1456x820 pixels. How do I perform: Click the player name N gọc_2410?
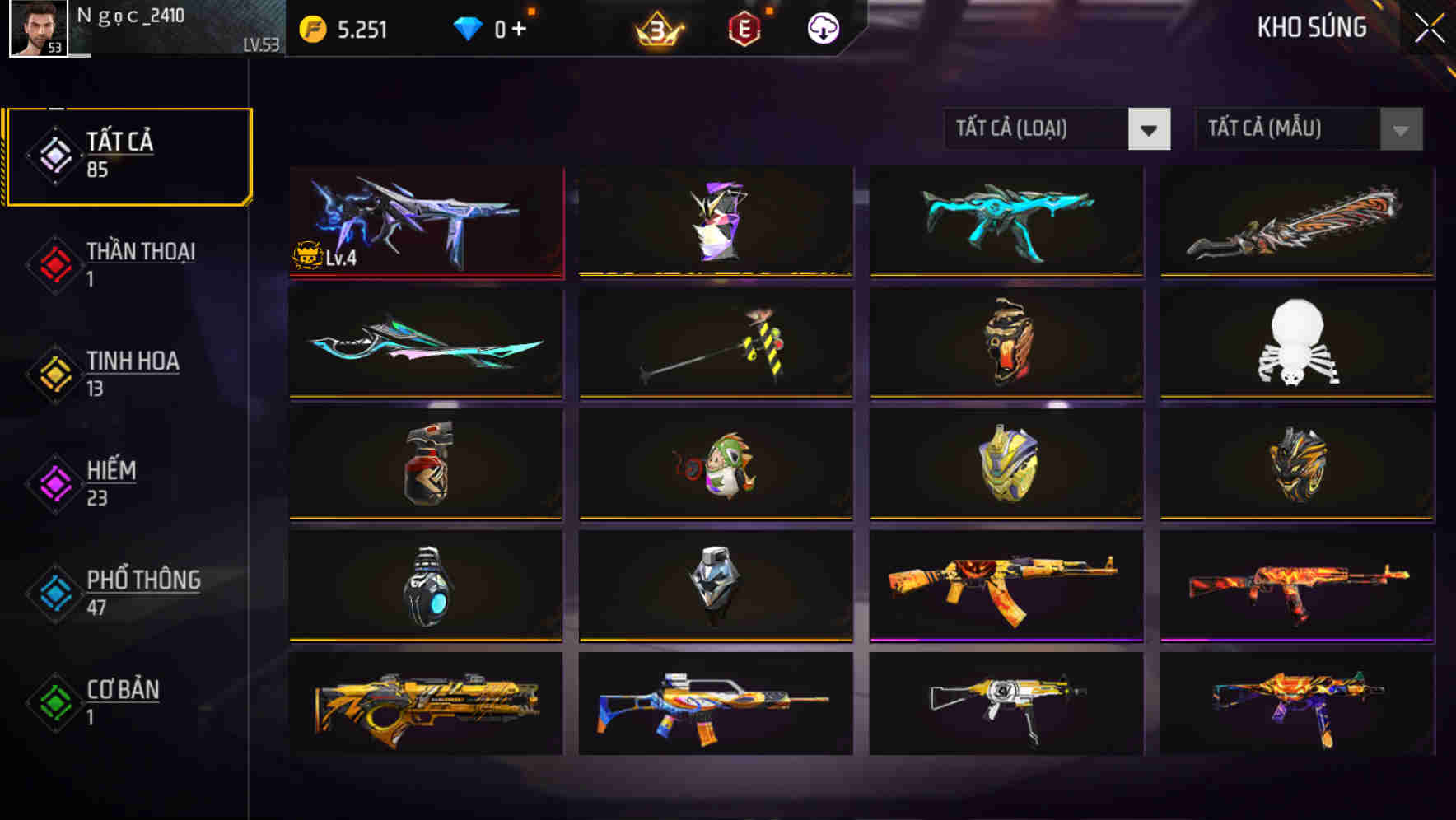[x=132, y=15]
